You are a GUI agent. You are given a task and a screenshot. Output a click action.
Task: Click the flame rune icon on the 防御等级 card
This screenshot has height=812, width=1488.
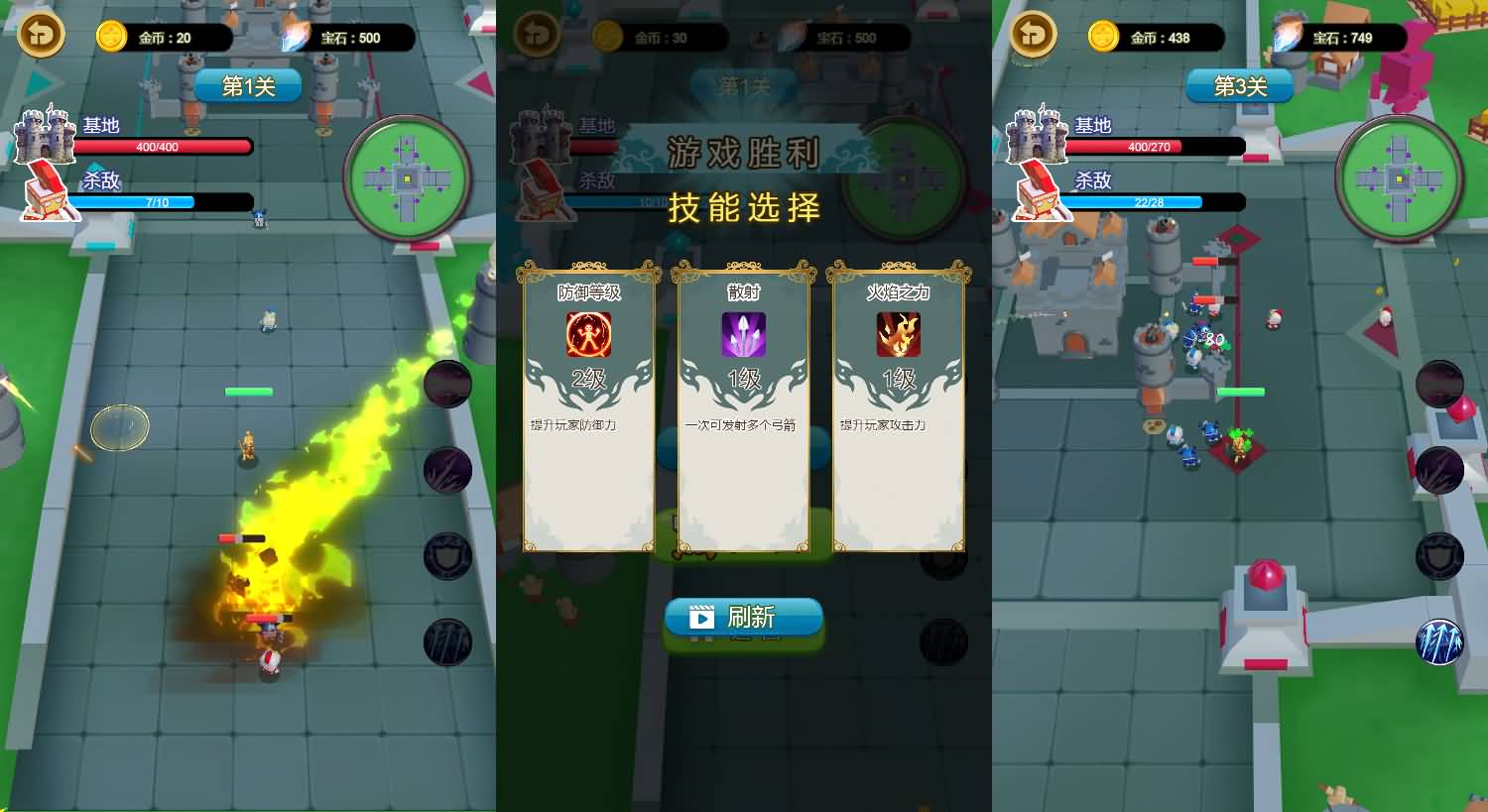[587, 335]
